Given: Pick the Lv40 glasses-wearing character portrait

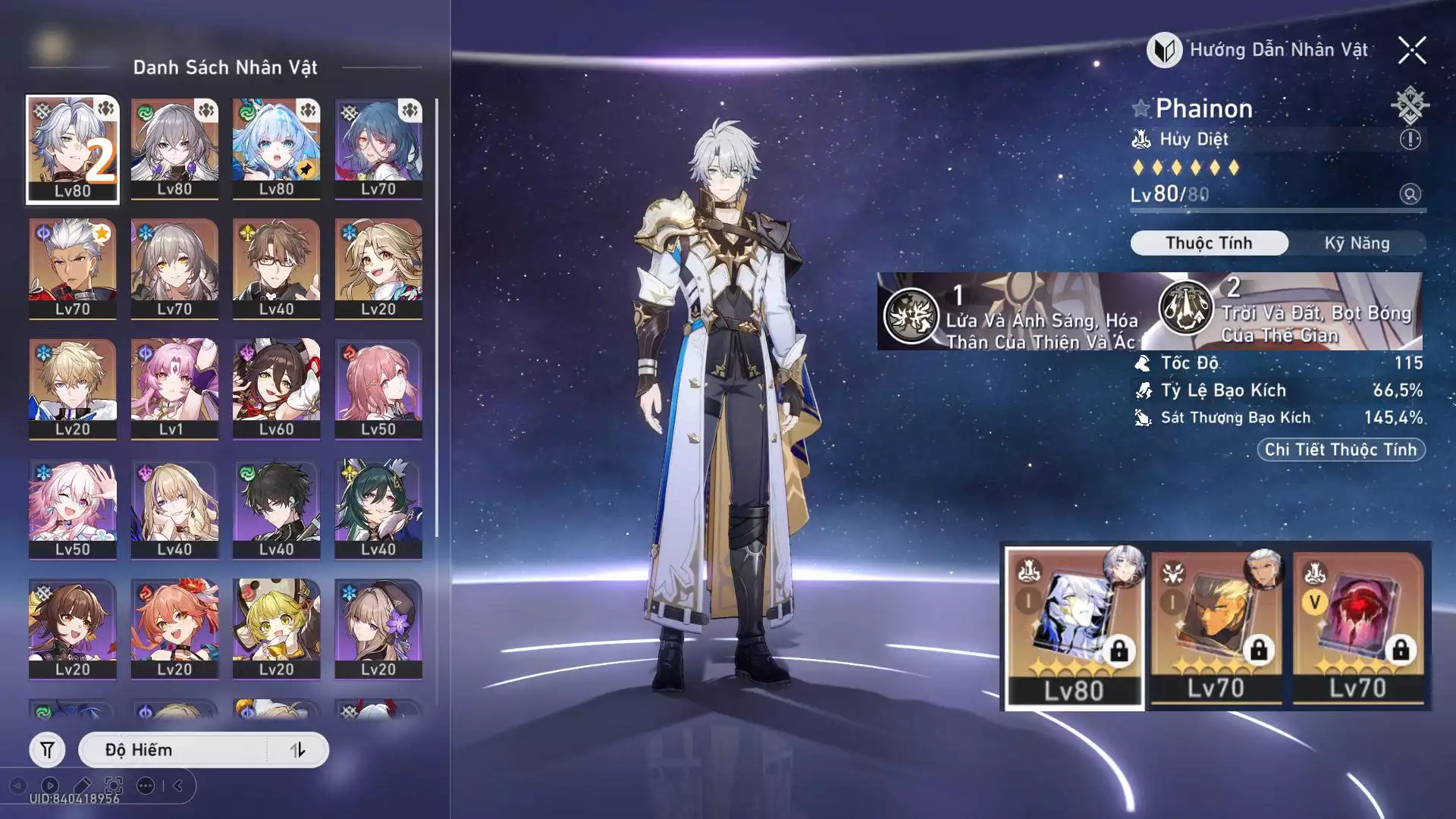Looking at the screenshot, I should pos(276,268).
